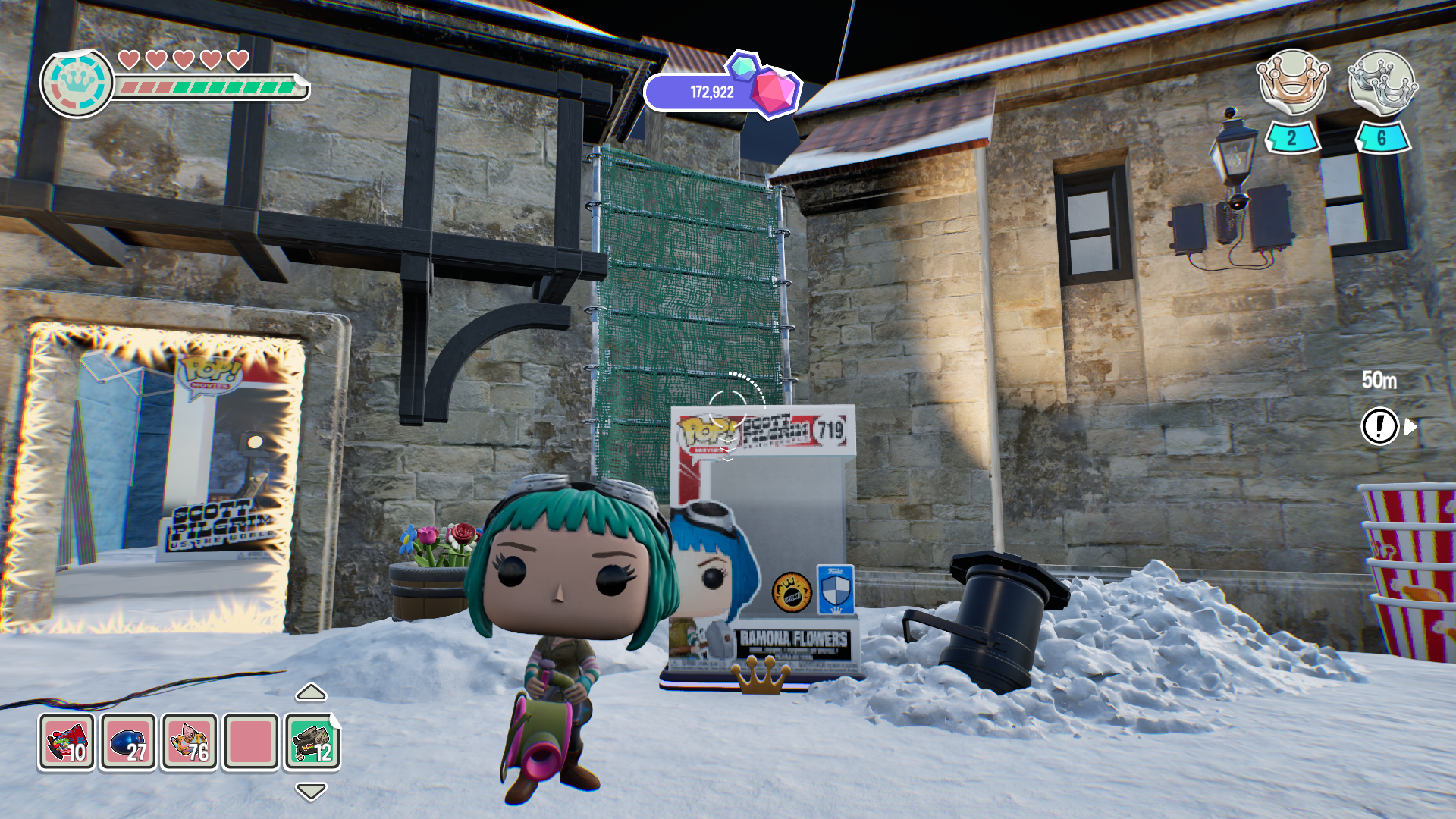1456x819 pixels.
Task: Click the bronze crown sticker icon
Action: click(x=1292, y=82)
